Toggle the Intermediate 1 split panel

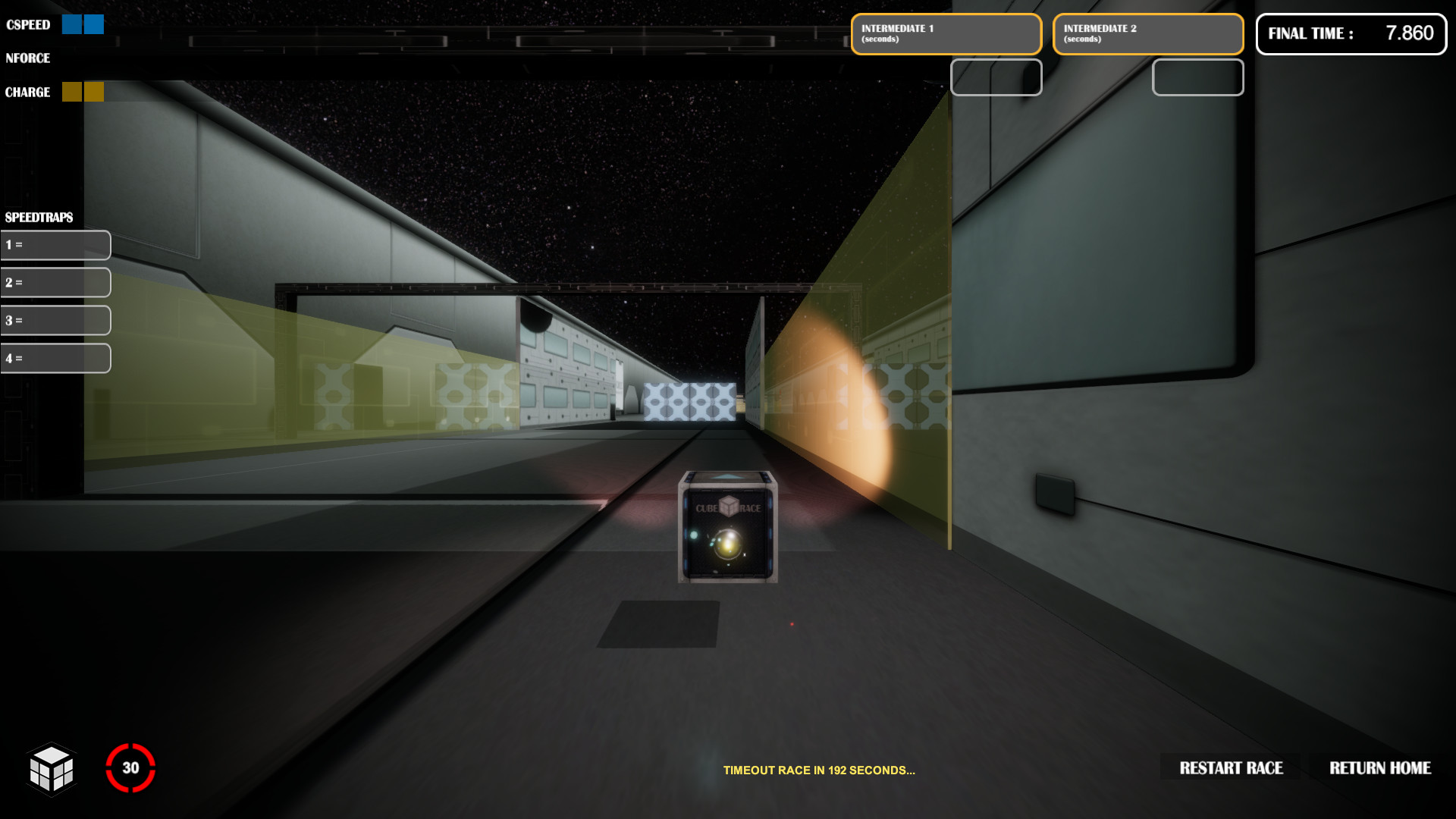point(946,33)
